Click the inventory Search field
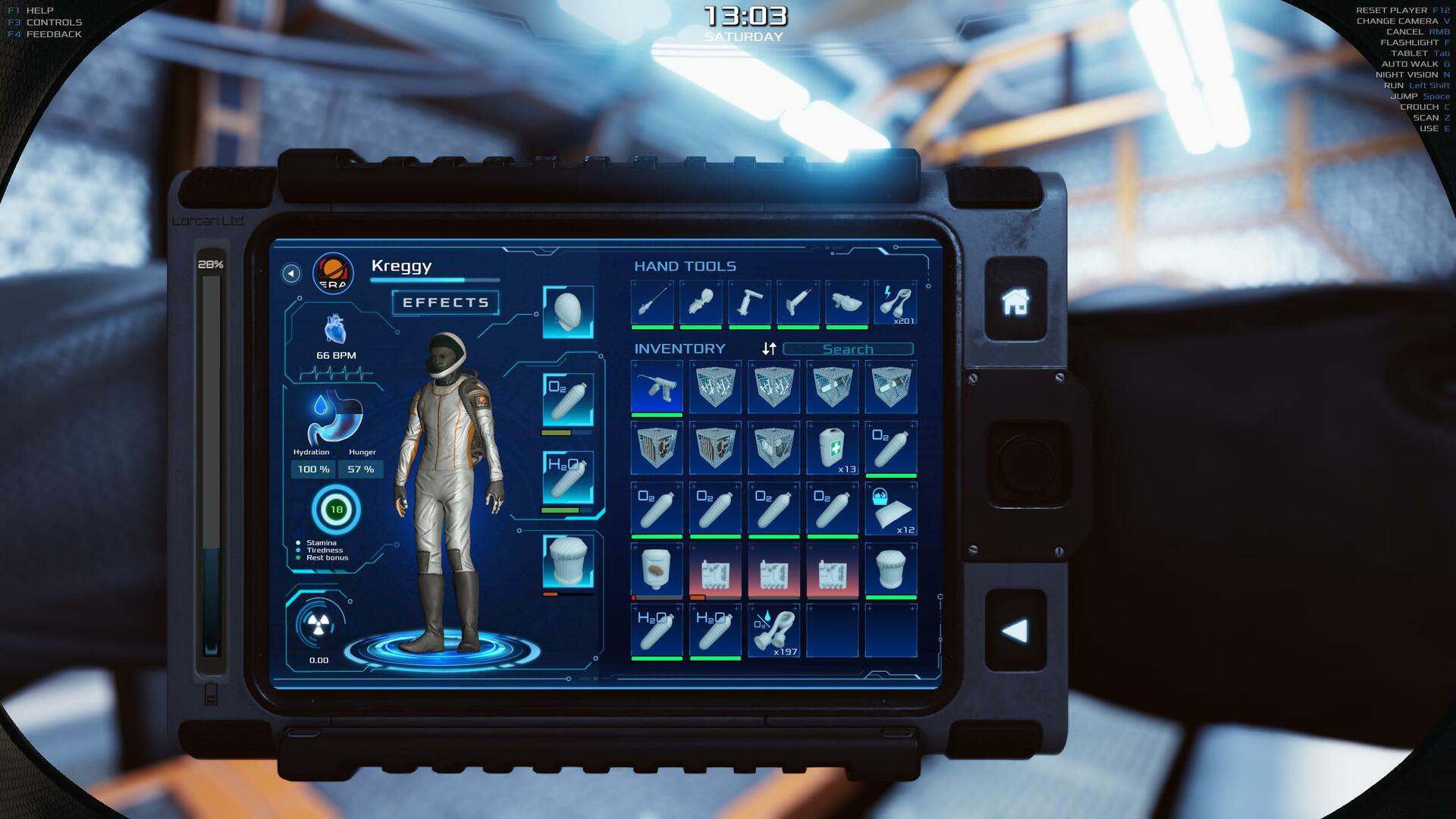 click(848, 349)
